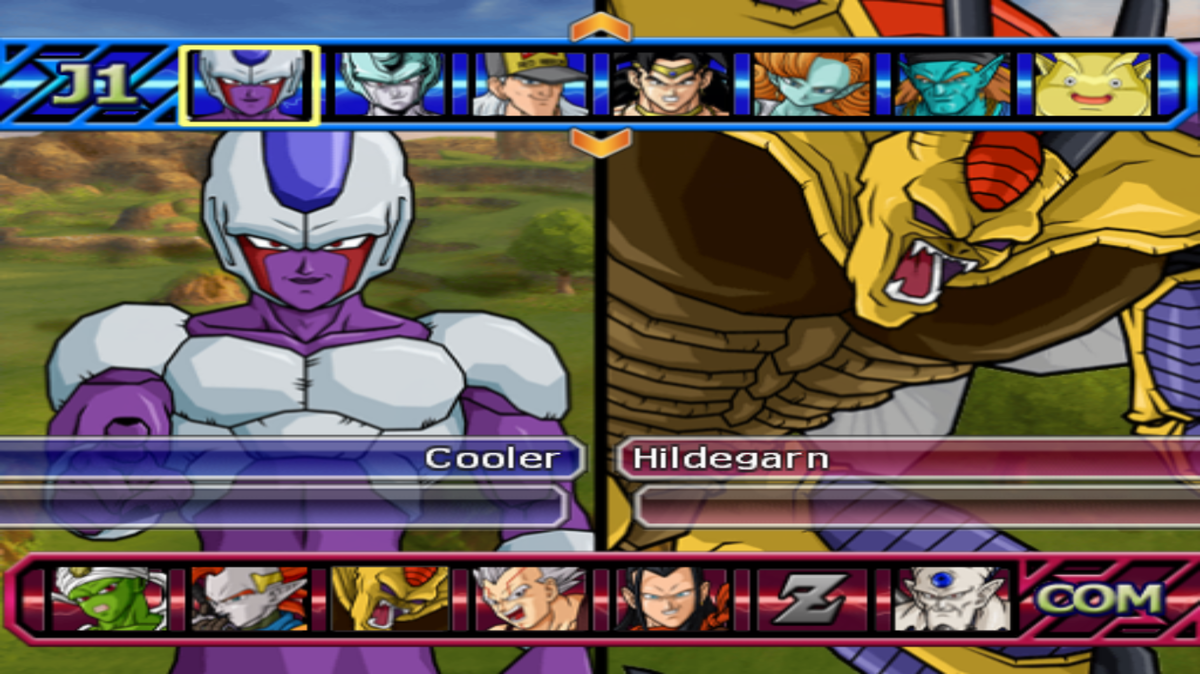The height and width of the screenshot is (674, 1200).
Task: Choose the pale teal-headed character portrait
Action: pyautogui.click(x=390, y=85)
